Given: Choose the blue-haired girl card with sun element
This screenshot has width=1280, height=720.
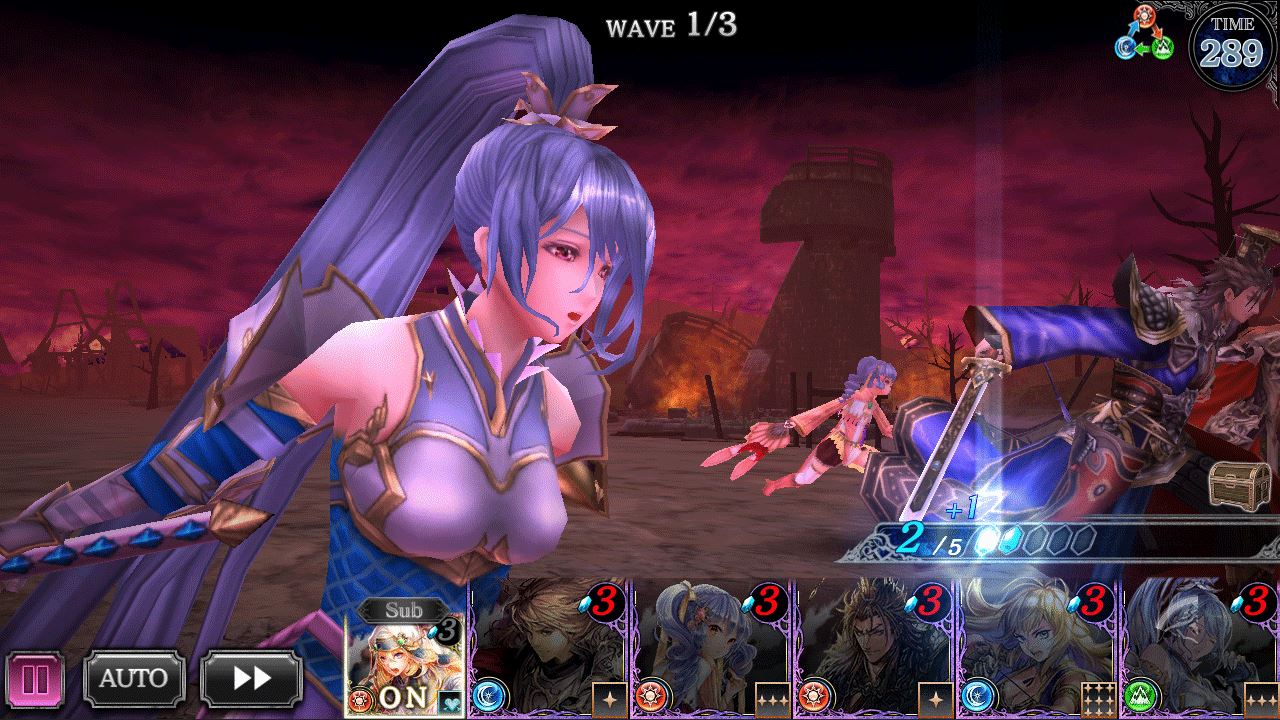Looking at the screenshot, I should coord(711,648).
